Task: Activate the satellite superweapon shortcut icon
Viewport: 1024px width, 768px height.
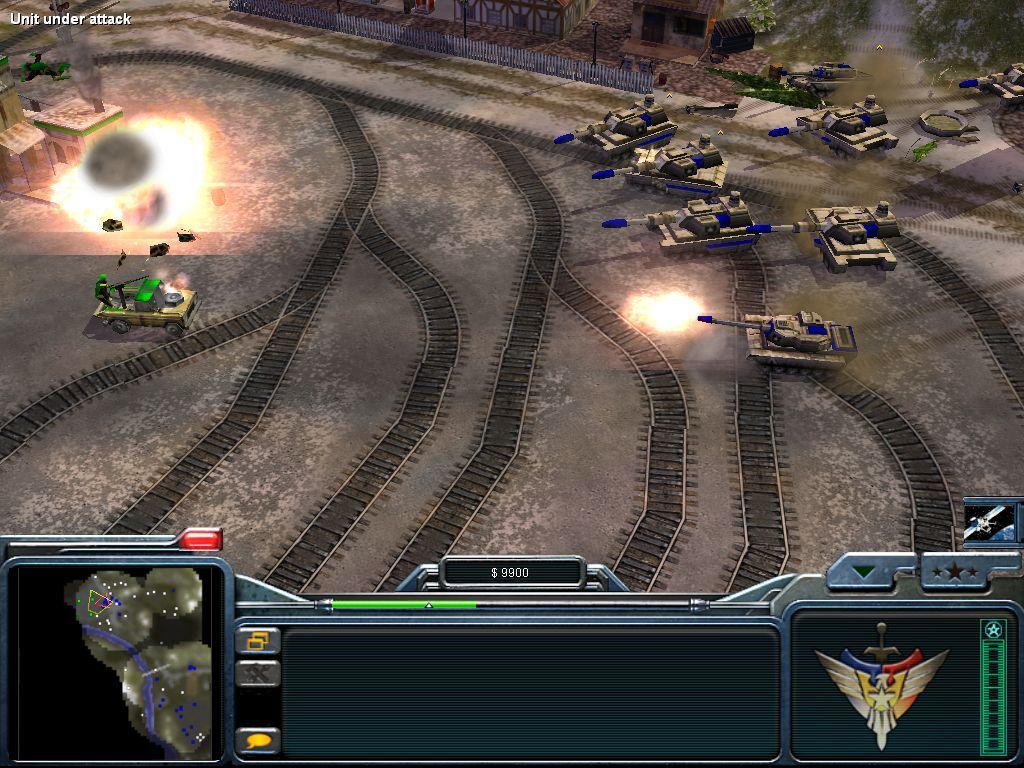Action: [x=990, y=521]
